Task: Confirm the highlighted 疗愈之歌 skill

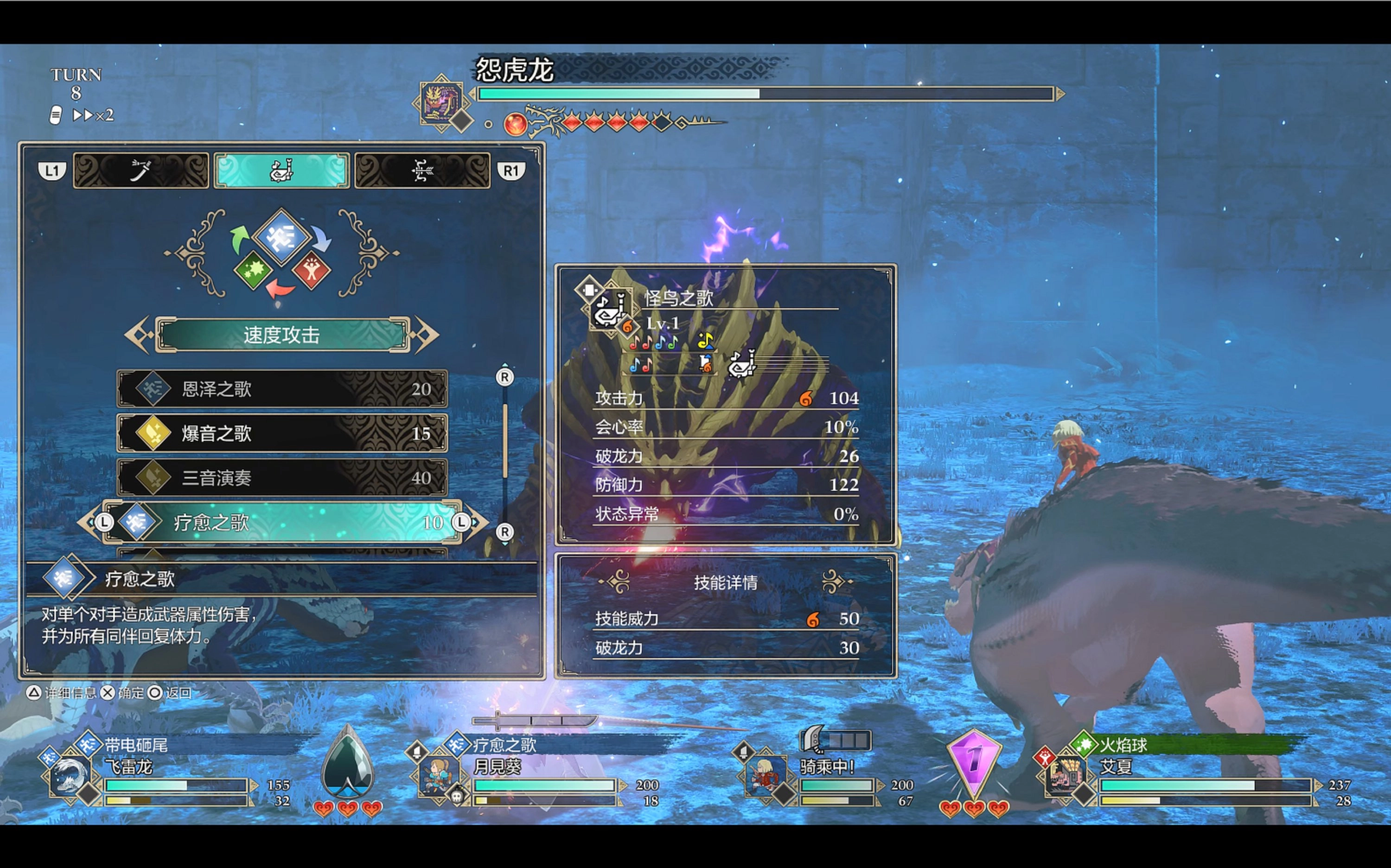Action: point(282,522)
